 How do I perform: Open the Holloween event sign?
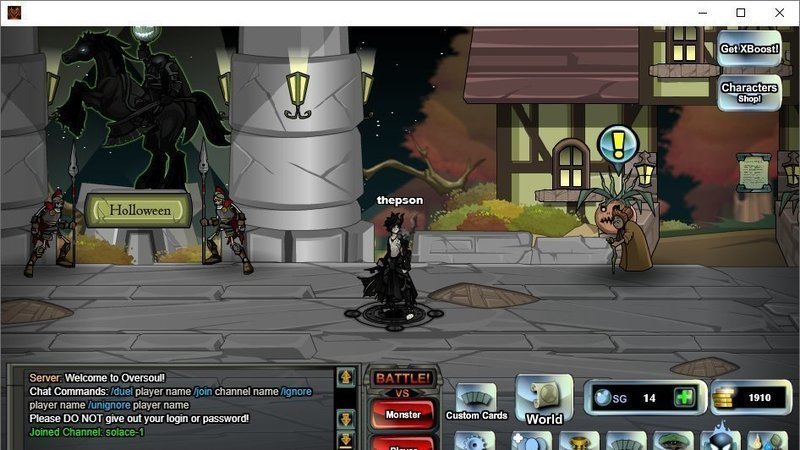pos(139,210)
